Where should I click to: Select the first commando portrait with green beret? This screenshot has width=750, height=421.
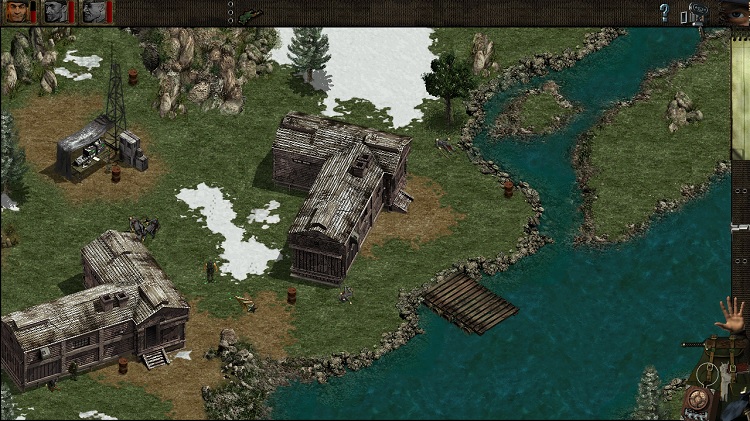pos(16,12)
